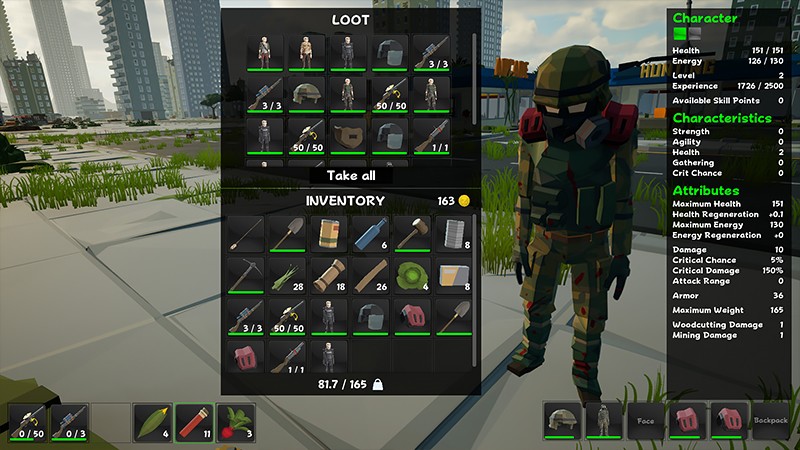This screenshot has height=450, width=800.
Task: Choose the wooden mallet in inventory
Action: [412, 234]
